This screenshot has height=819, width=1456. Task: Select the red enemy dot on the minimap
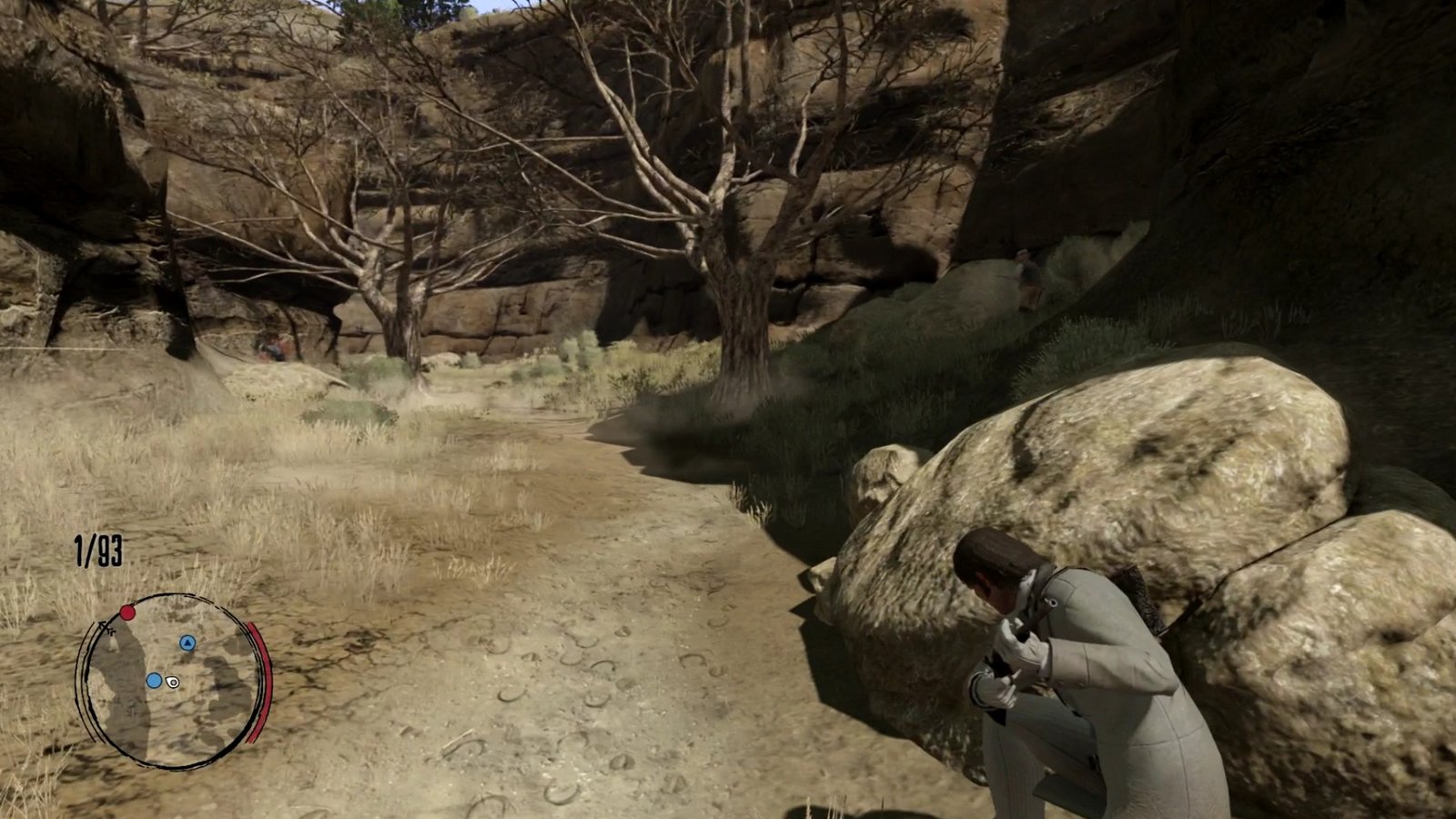tap(127, 612)
